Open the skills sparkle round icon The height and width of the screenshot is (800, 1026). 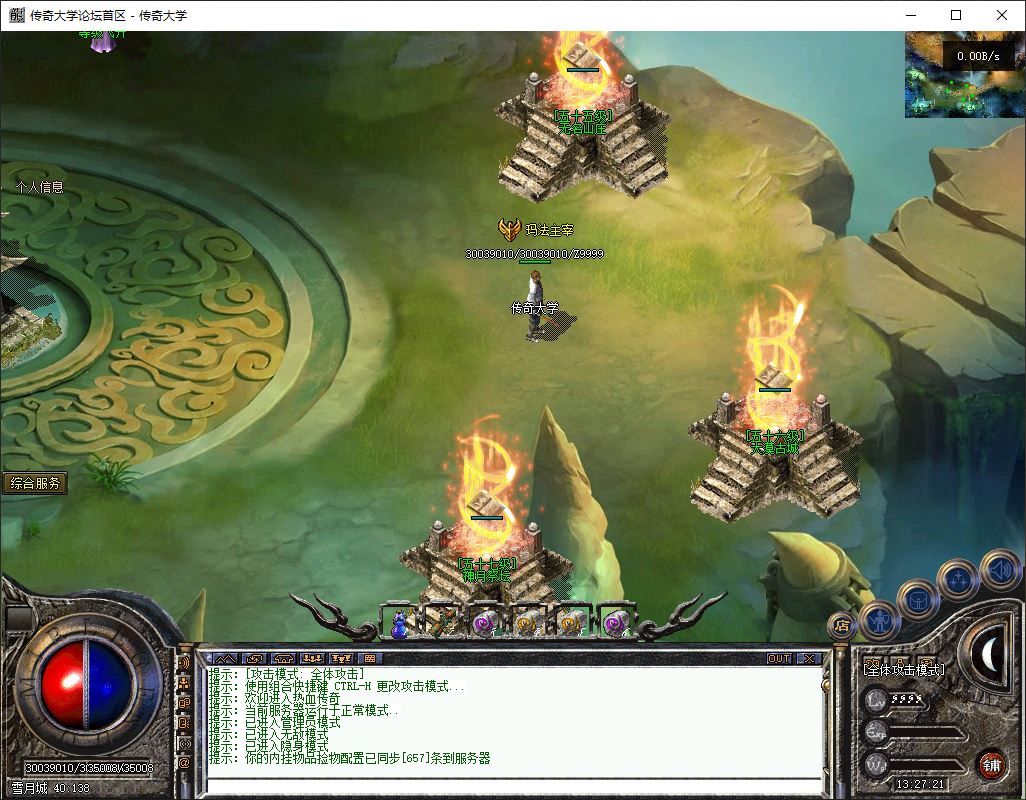pyautogui.click(x=957, y=579)
